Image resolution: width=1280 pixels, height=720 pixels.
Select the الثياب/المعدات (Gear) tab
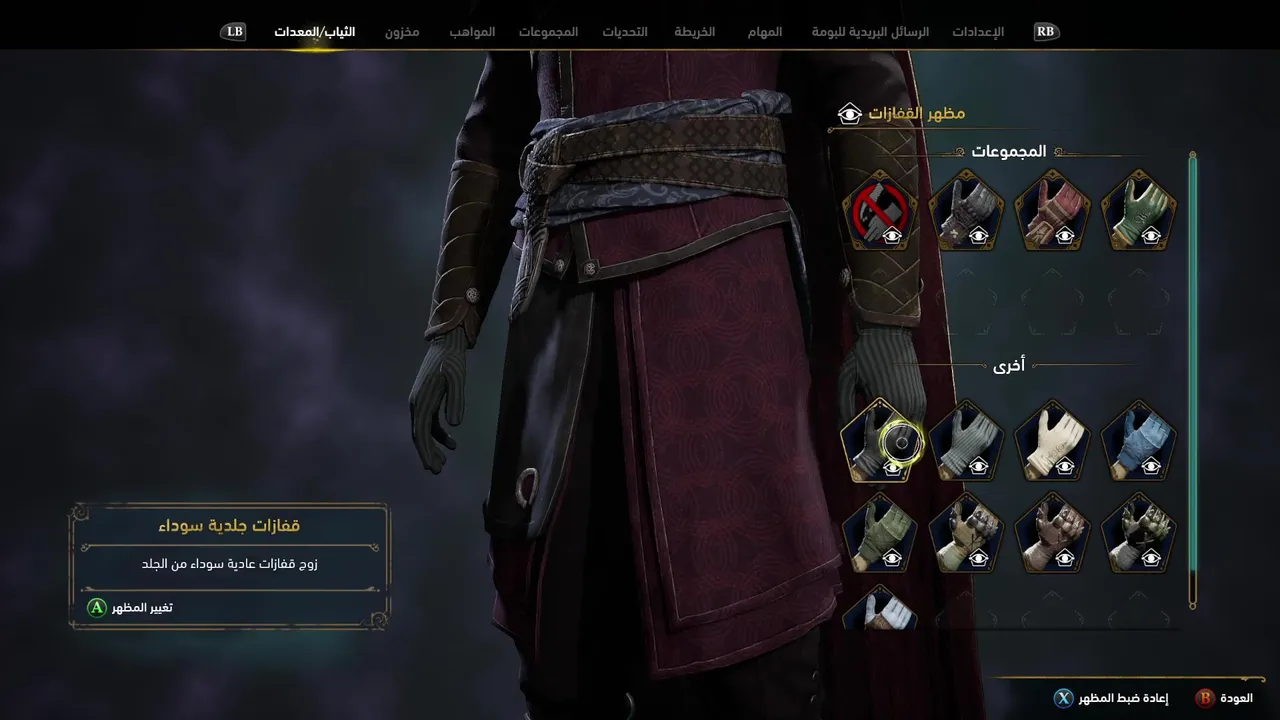tap(315, 32)
